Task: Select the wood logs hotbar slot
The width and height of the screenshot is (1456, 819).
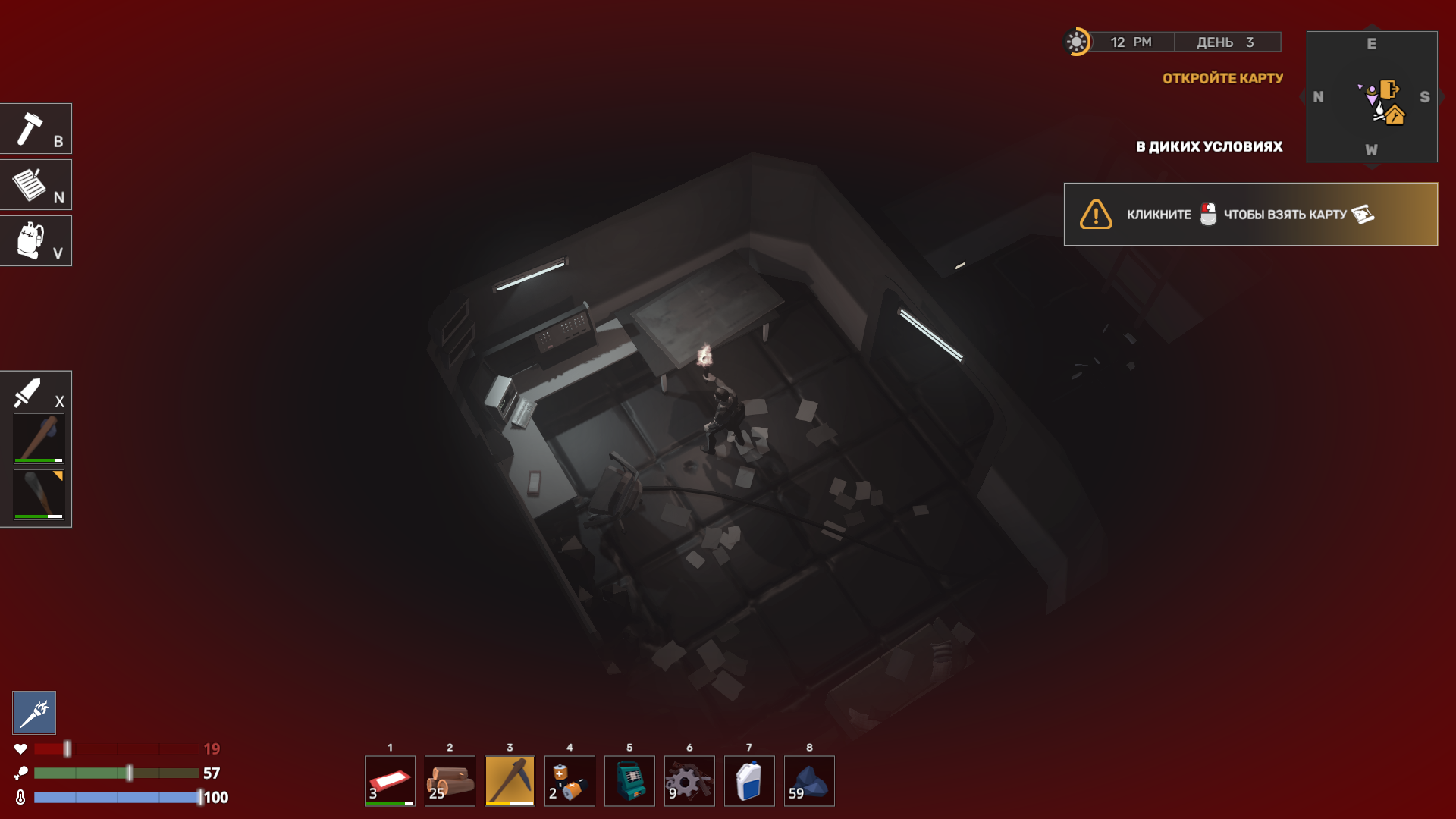Action: pyautogui.click(x=450, y=780)
